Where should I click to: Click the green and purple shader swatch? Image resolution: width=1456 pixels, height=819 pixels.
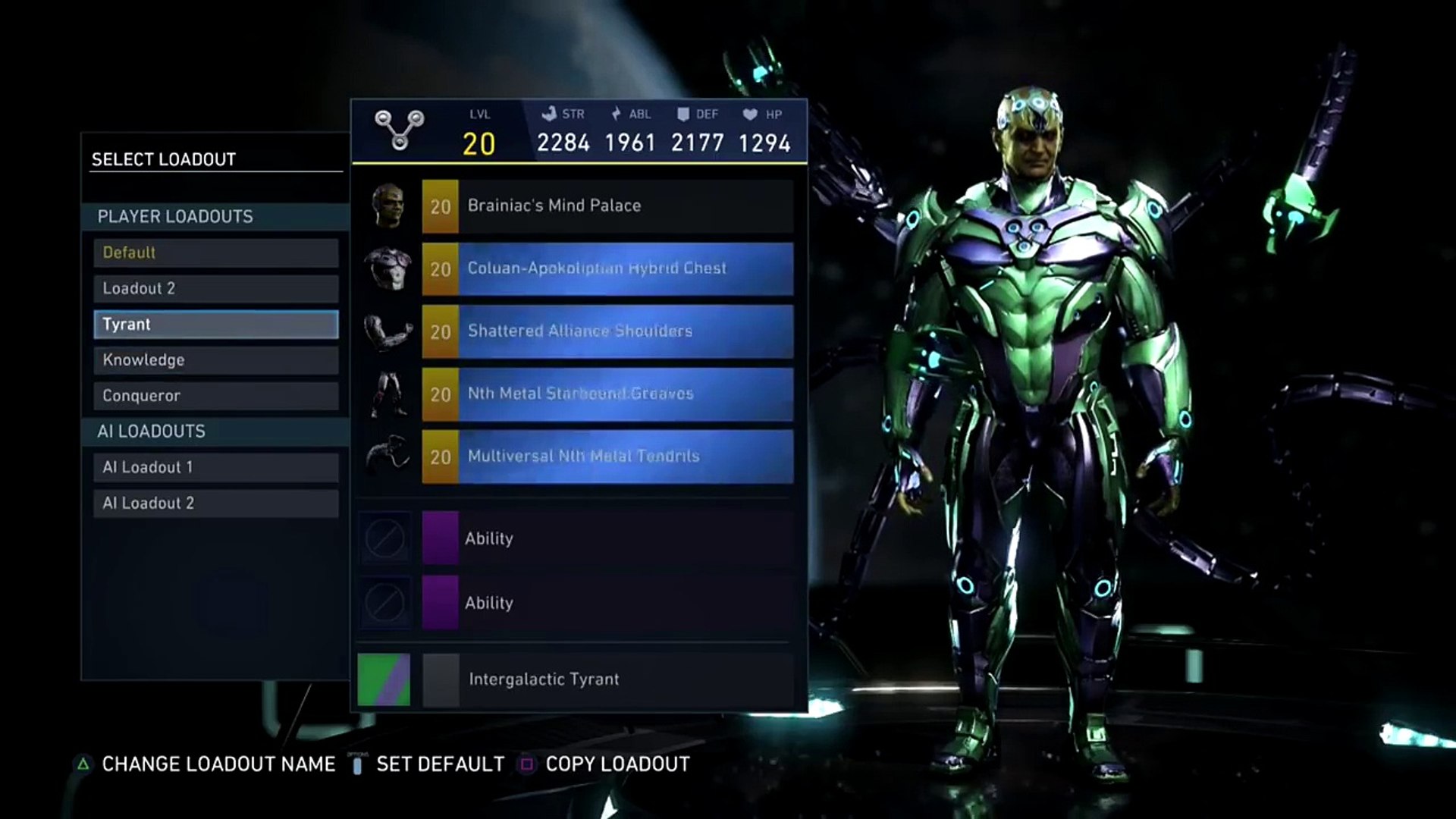[384, 679]
